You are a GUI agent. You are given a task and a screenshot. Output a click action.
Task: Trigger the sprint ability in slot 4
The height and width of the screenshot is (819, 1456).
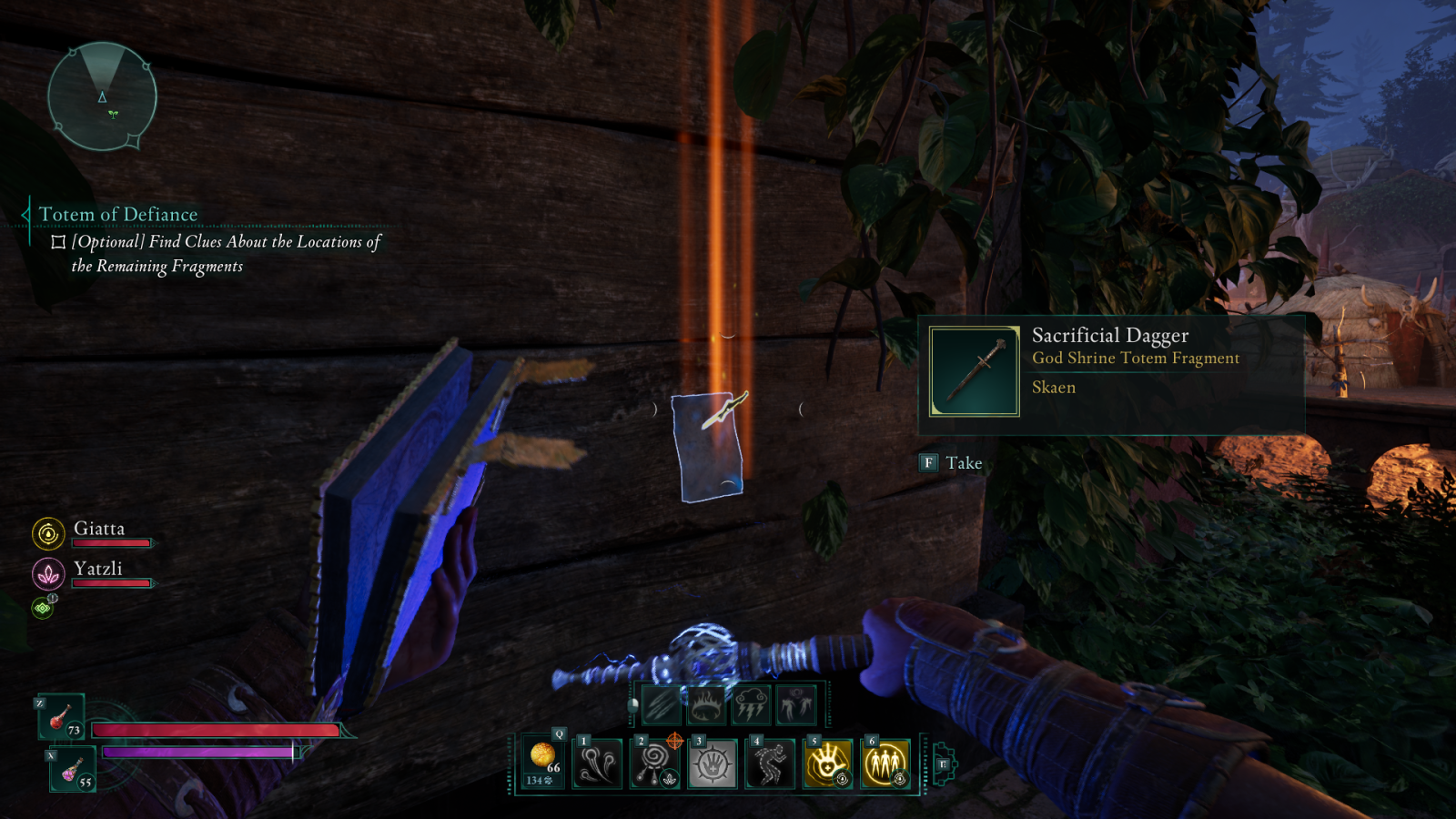pos(769,761)
